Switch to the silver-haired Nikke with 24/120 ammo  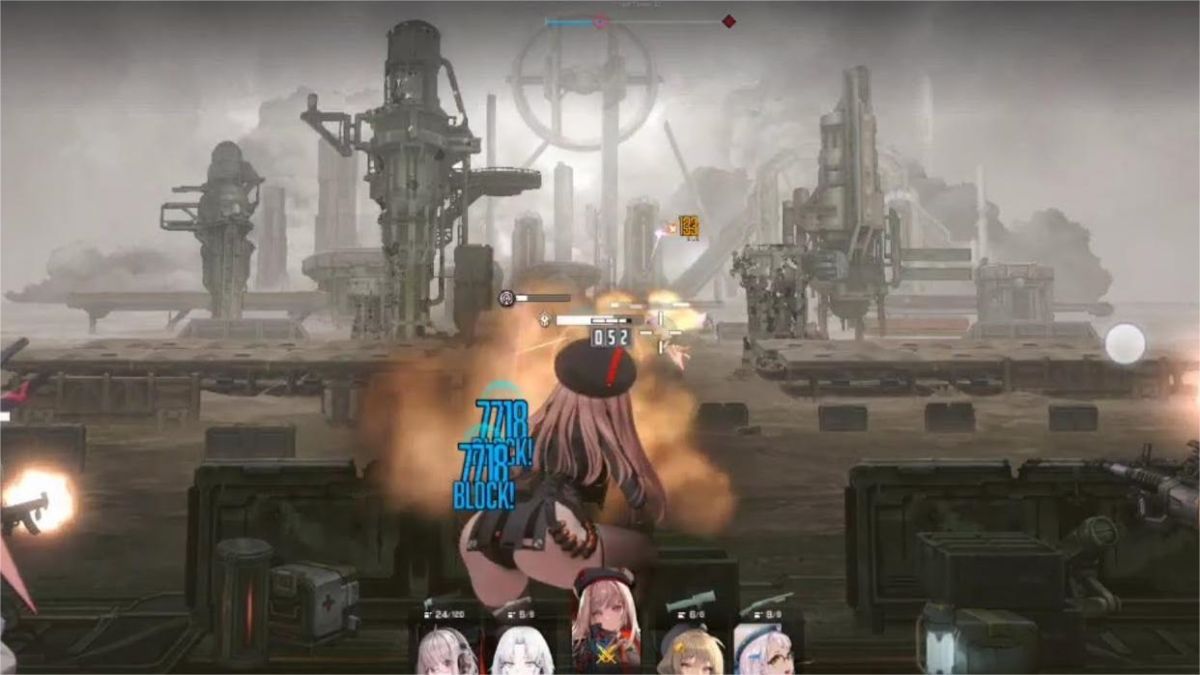(x=446, y=648)
